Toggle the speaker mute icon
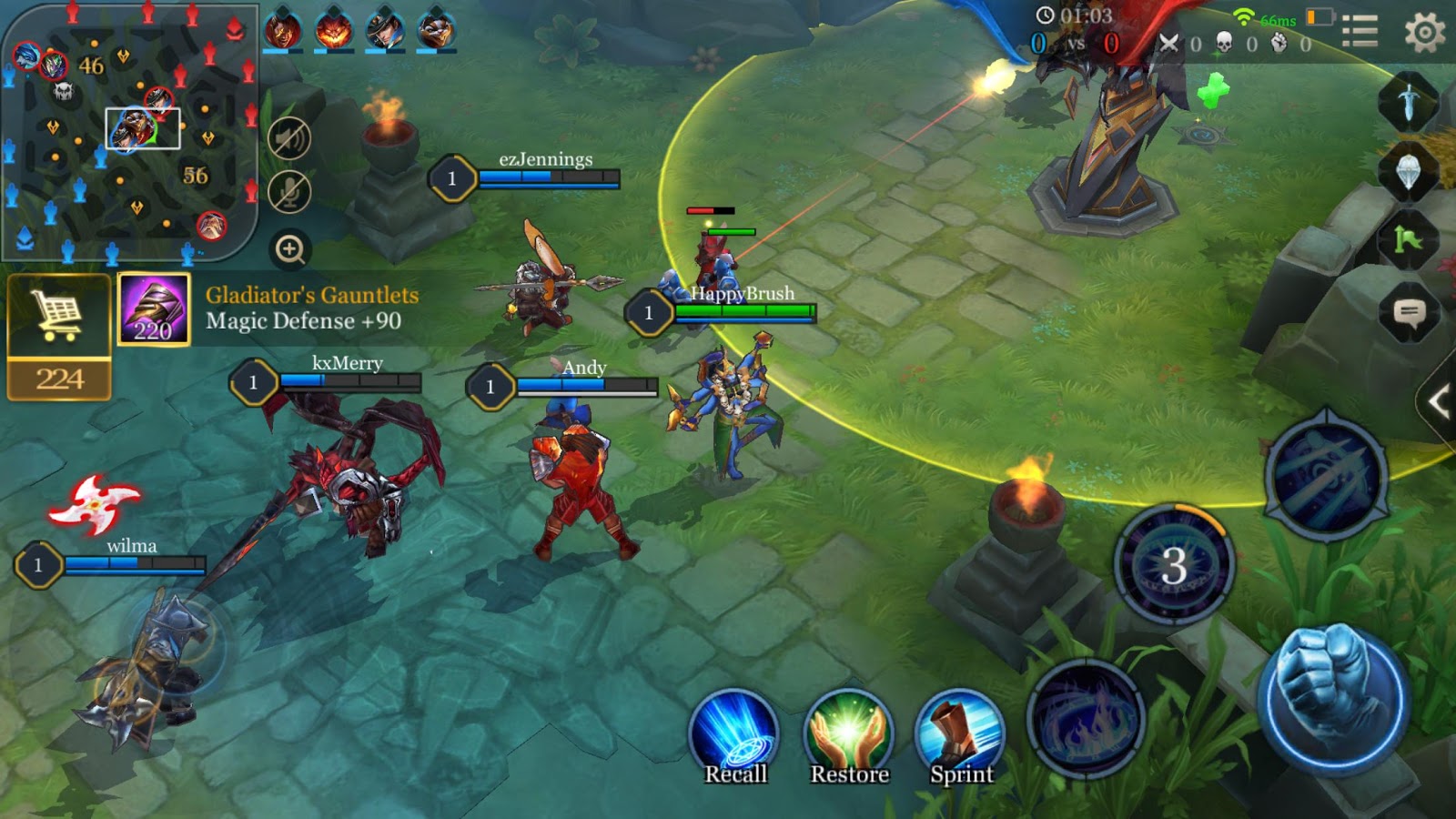The image size is (1456, 819). point(290,138)
